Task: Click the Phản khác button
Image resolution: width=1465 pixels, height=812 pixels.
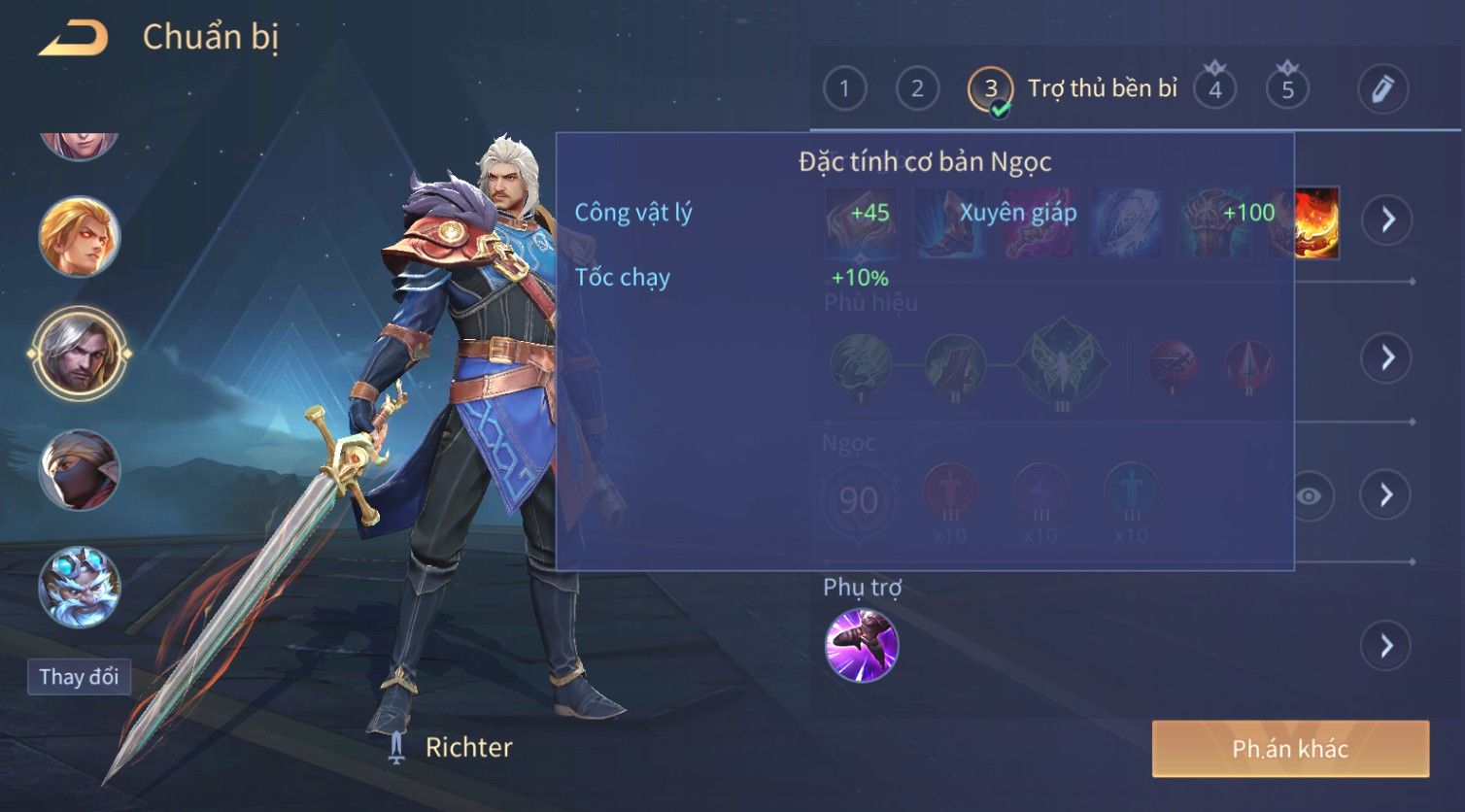Action: click(x=1290, y=749)
